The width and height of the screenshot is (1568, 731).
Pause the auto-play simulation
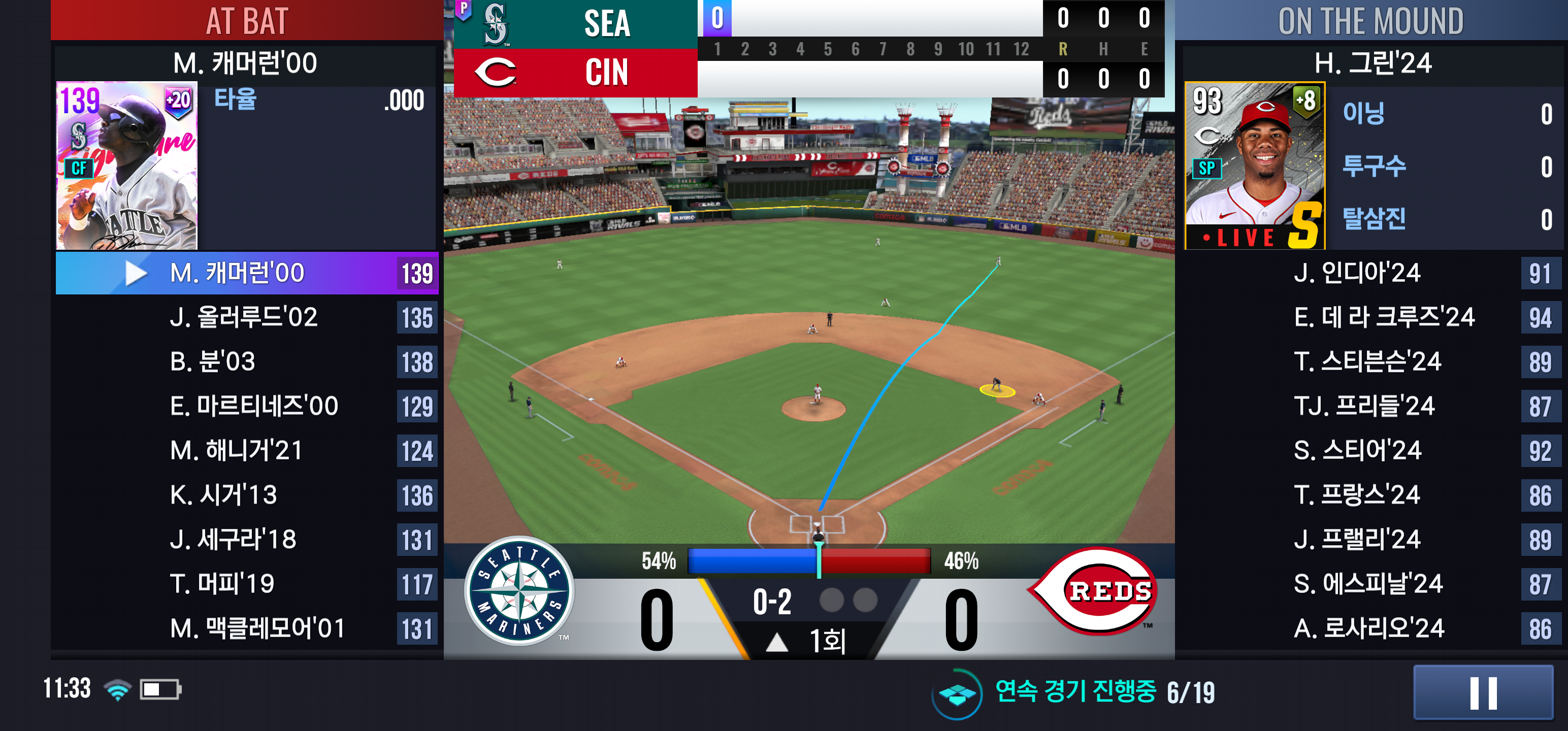(x=1483, y=692)
